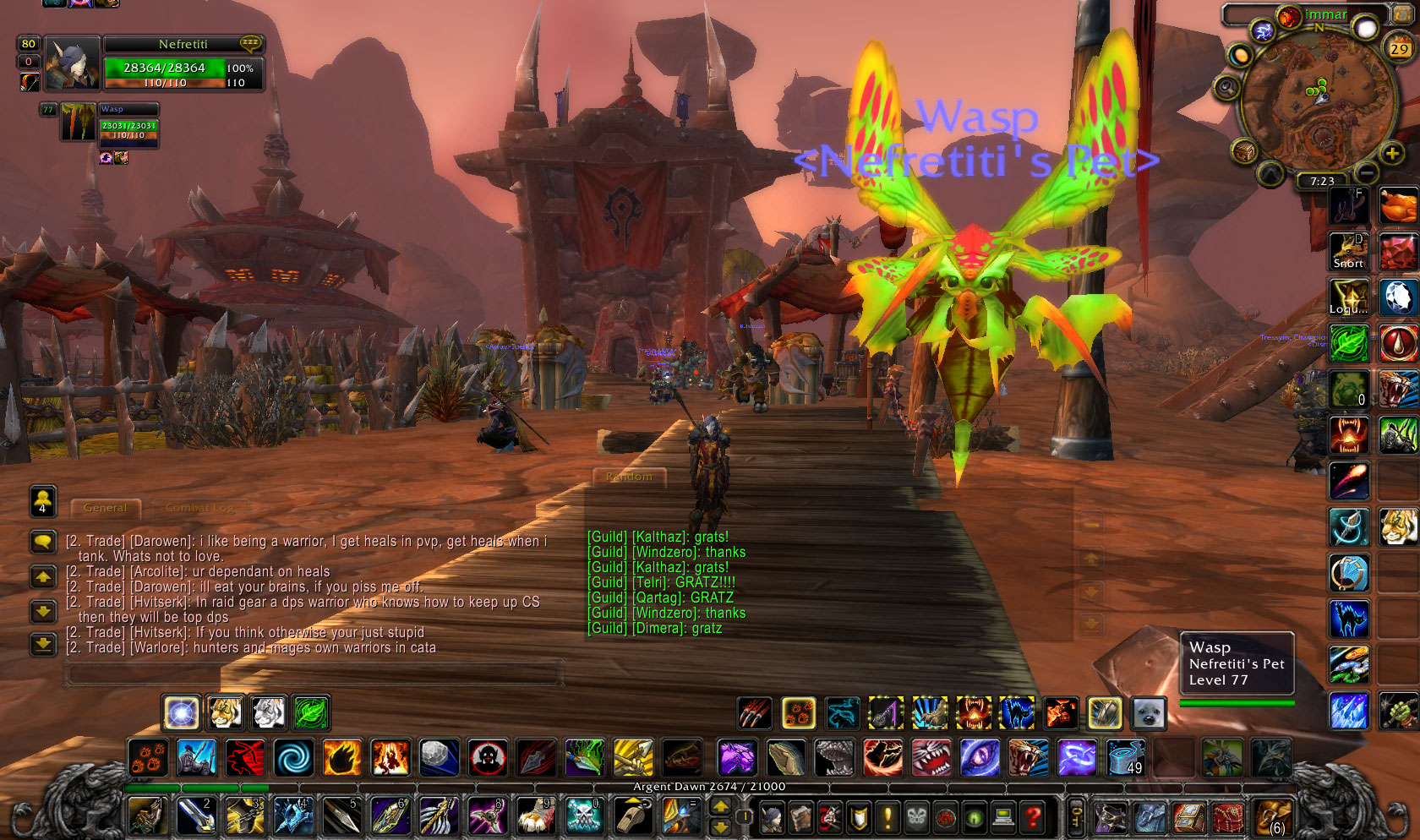Activate the blue swirl ability on the action bar

[x=293, y=757]
